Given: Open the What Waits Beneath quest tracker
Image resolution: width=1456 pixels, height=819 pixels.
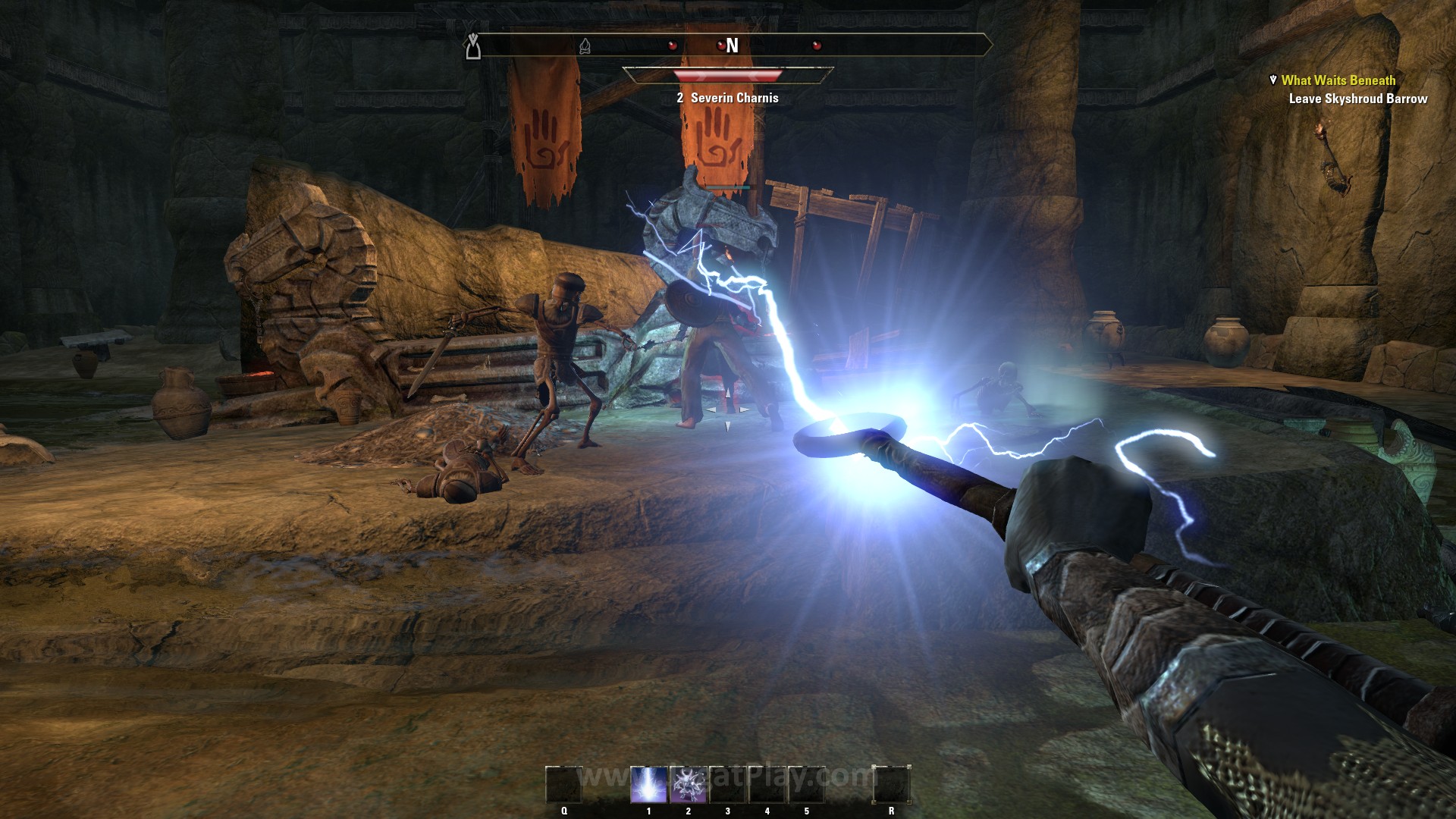Looking at the screenshot, I should 1338,80.
